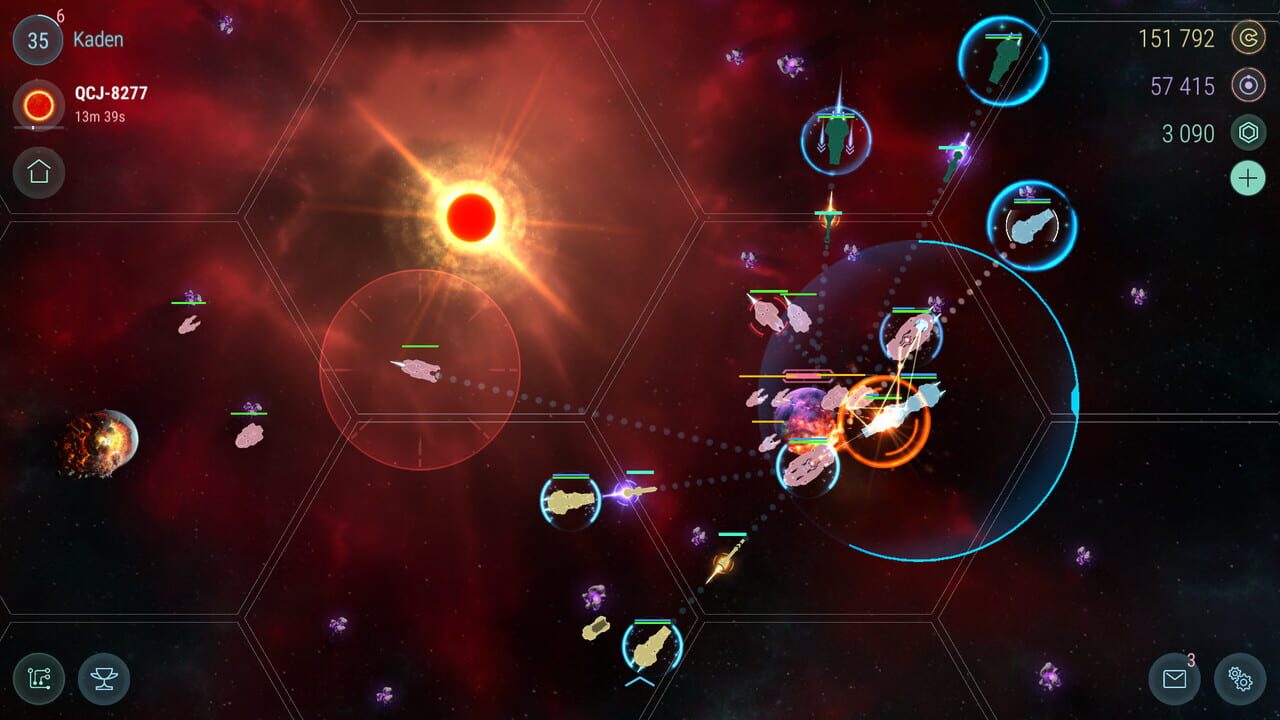Select the green Crystals hexagon icon
The width and height of the screenshot is (1280, 720).
click(1249, 133)
